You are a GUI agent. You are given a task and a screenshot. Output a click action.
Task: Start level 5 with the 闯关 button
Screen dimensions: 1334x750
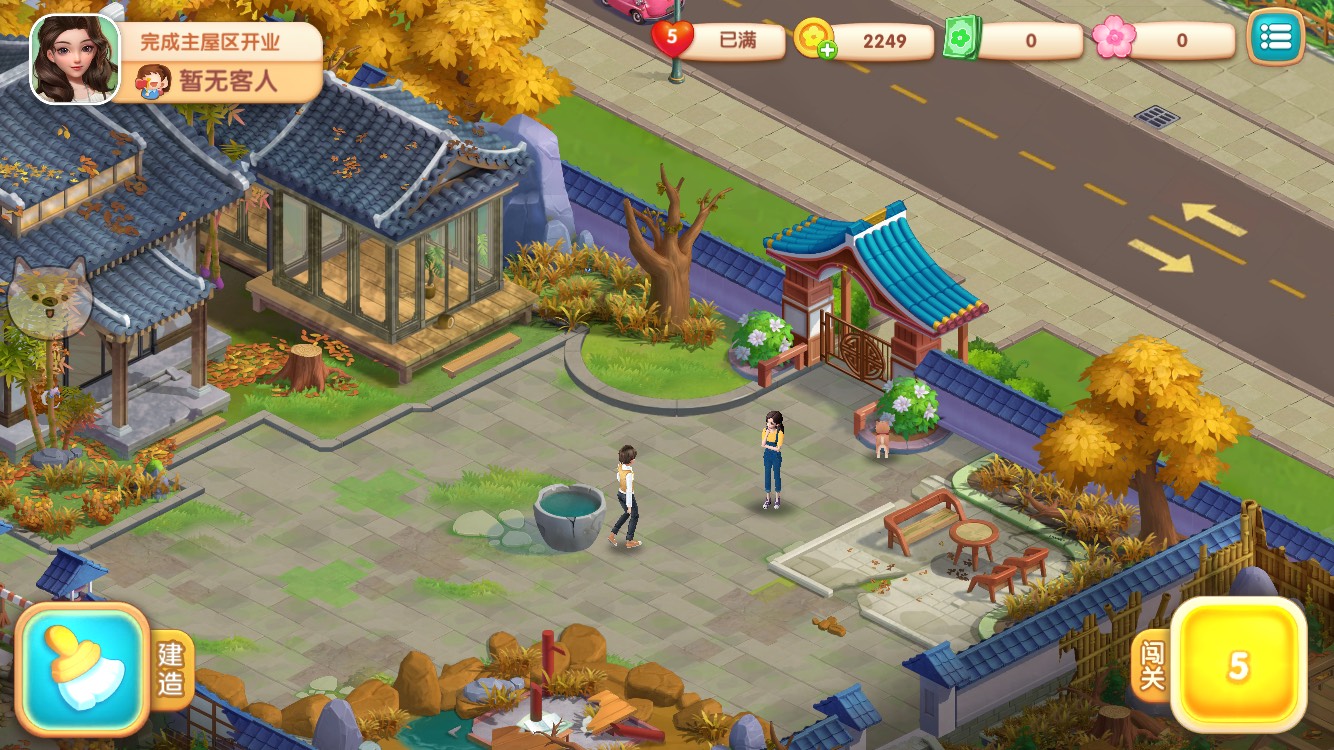click(1238, 665)
